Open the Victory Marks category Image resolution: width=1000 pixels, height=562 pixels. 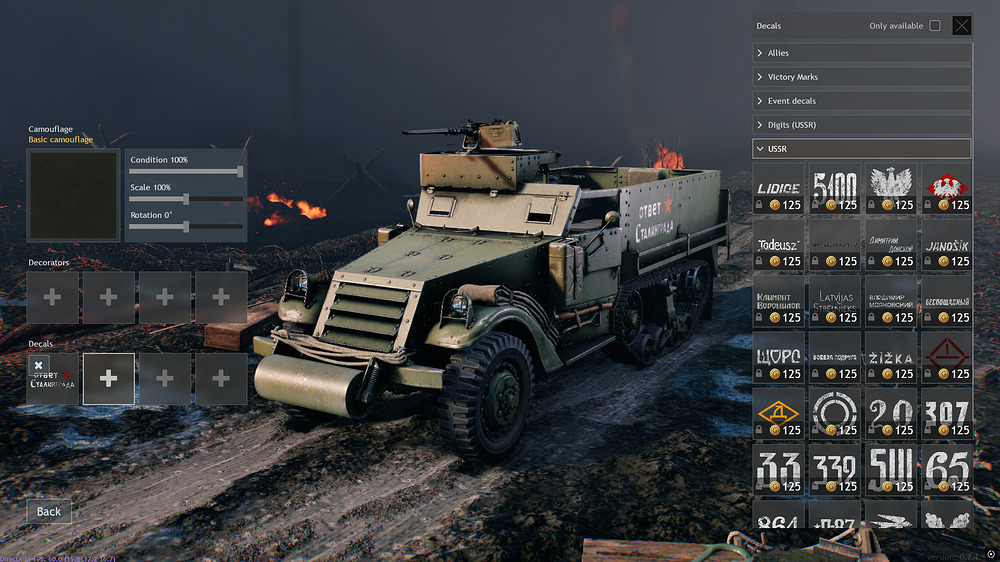861,77
